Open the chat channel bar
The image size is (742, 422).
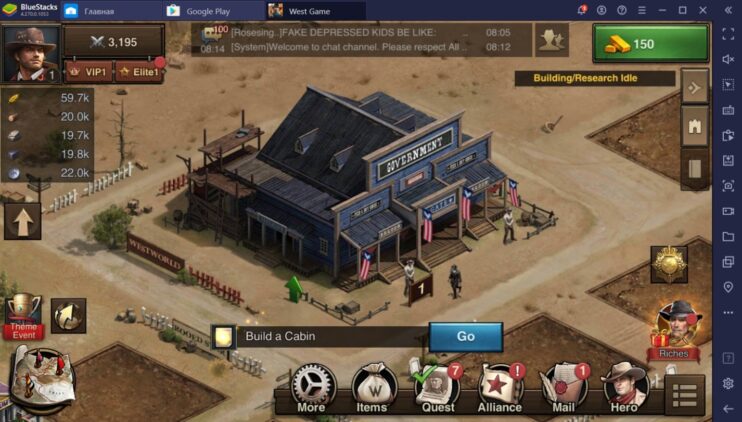point(360,39)
